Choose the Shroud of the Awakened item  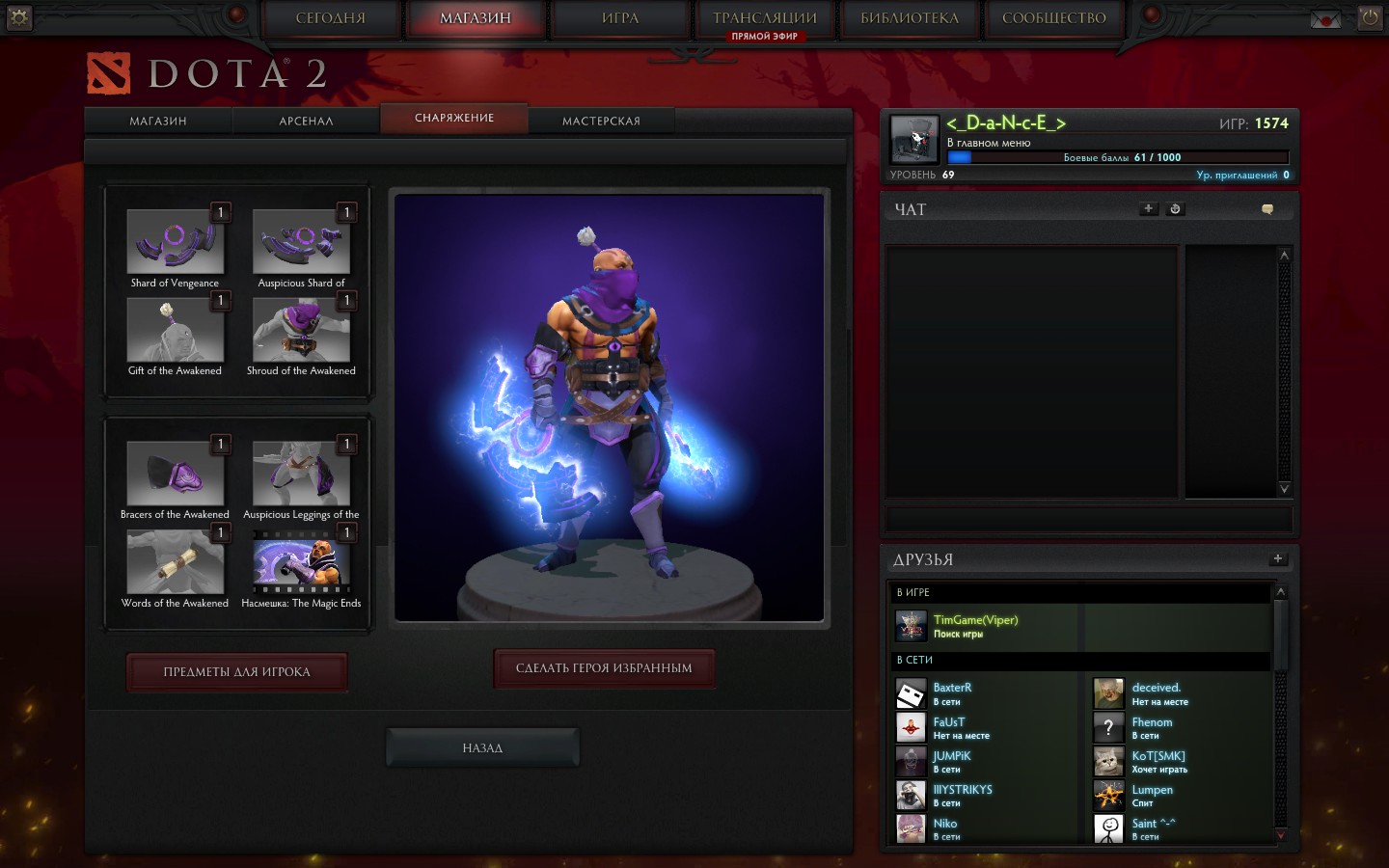[x=301, y=330]
